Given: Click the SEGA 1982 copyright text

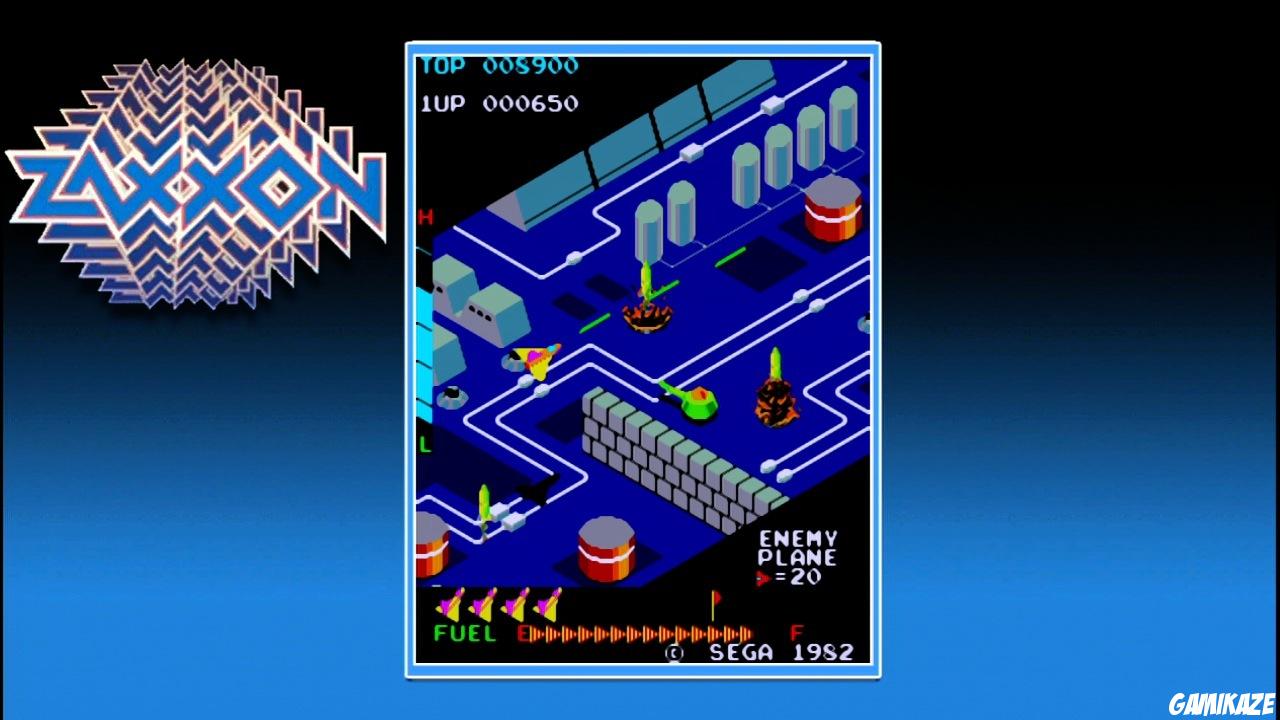Looking at the screenshot, I should (x=764, y=653).
